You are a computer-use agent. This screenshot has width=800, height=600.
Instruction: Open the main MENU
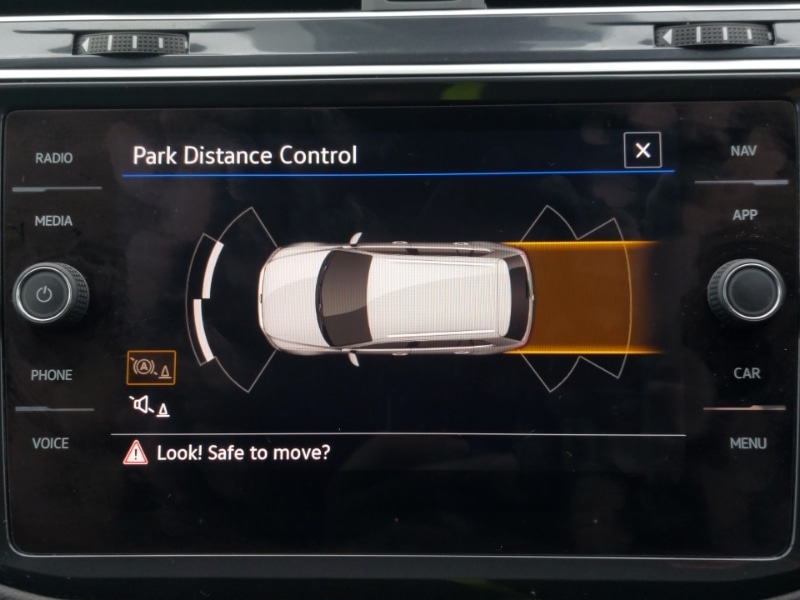click(747, 443)
